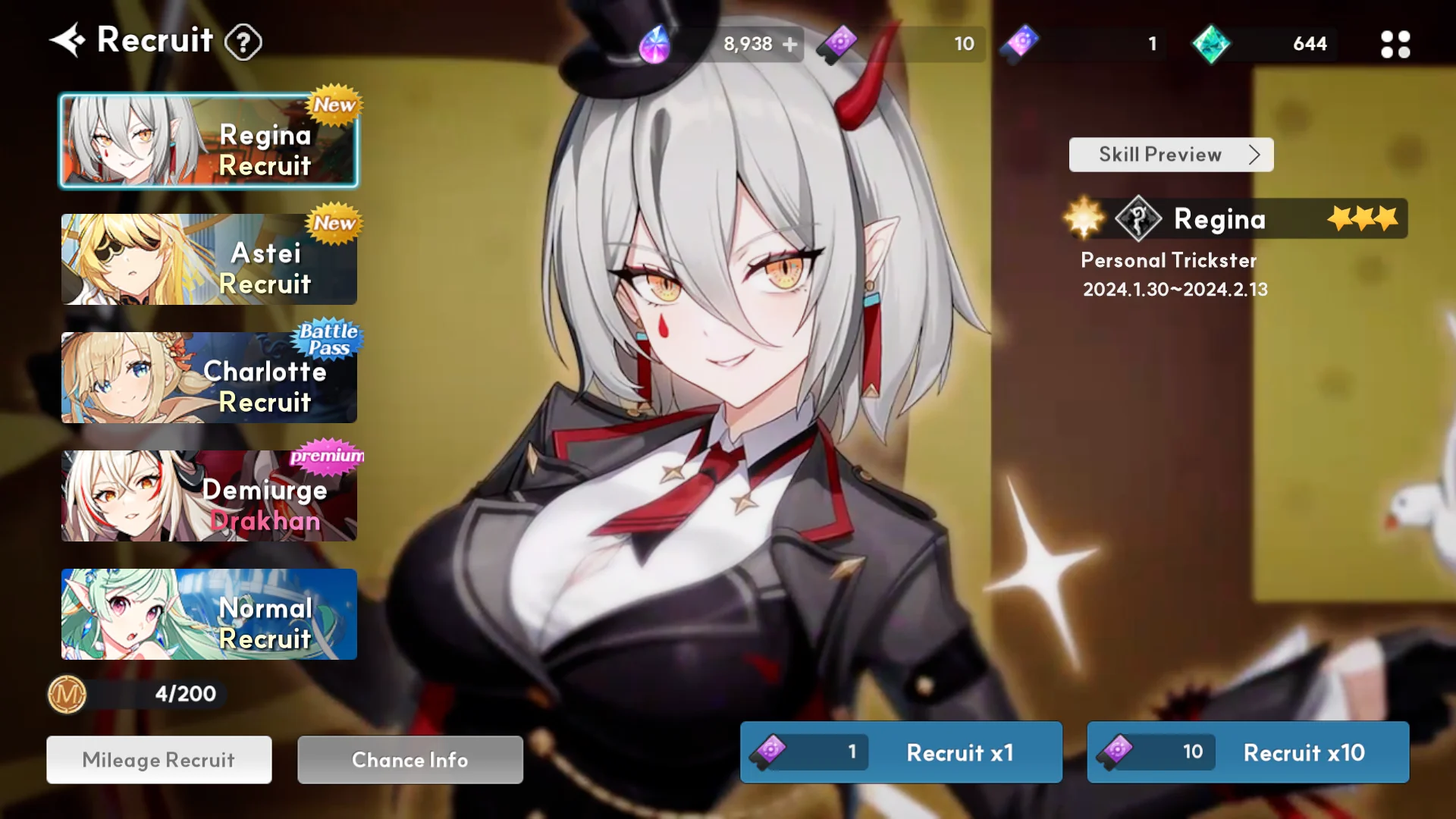Screen dimensions: 1456x819
Task: Select the Regina Recruit banner
Action: pyautogui.click(x=209, y=141)
